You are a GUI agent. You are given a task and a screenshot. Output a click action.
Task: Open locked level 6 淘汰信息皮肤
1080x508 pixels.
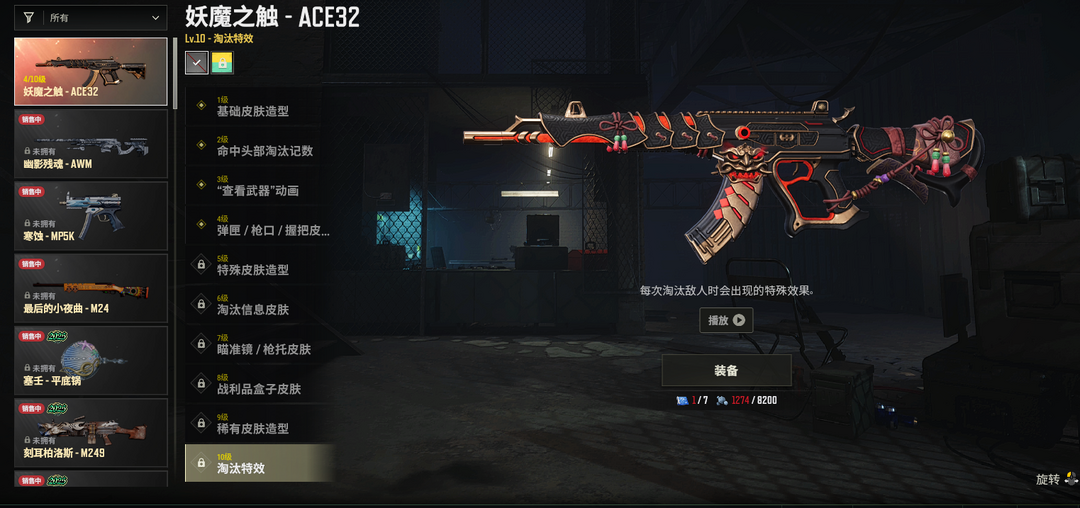click(x=259, y=306)
